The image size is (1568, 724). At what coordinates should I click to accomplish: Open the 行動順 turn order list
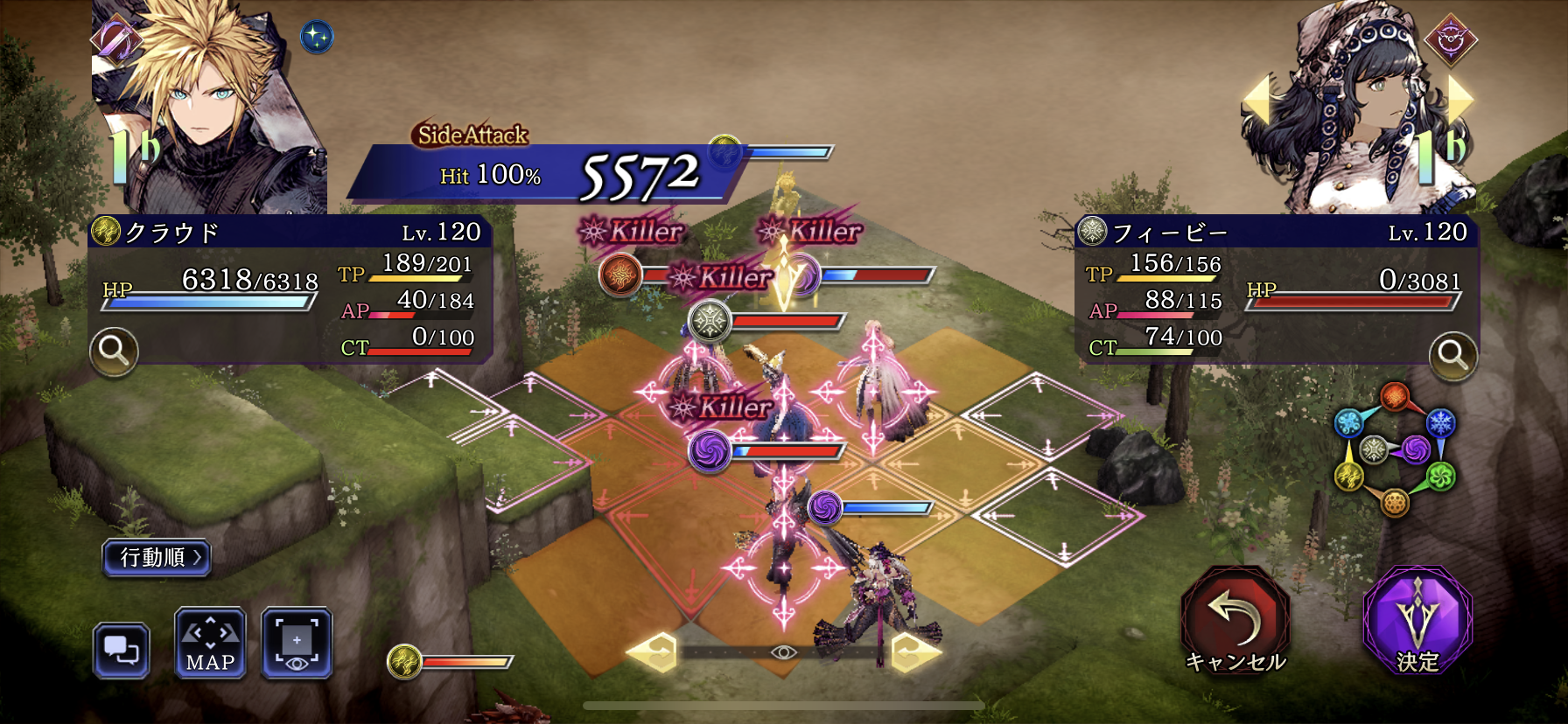[x=157, y=558]
